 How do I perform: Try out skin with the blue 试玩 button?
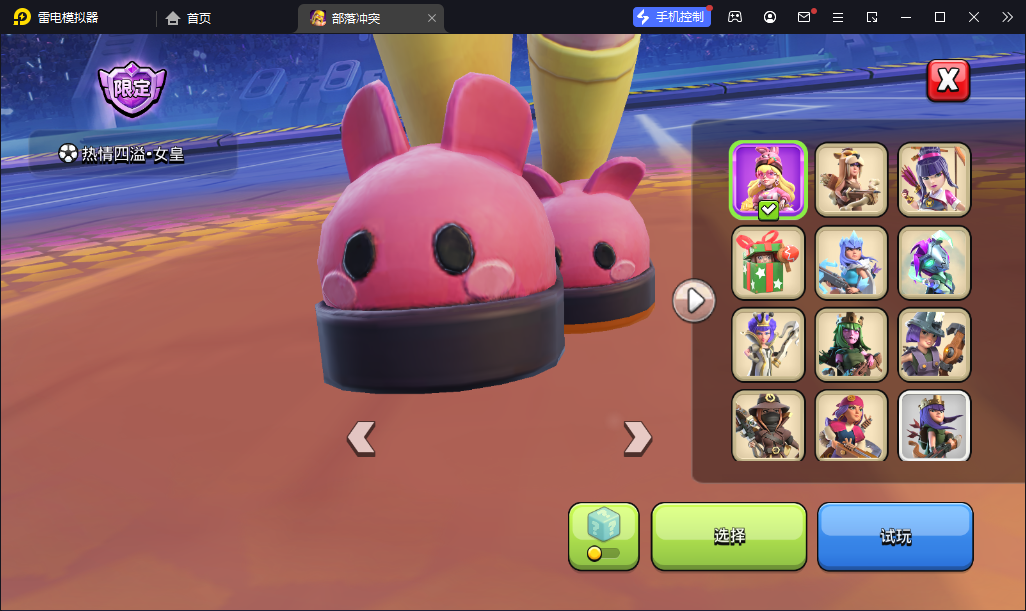pyautogui.click(x=895, y=536)
